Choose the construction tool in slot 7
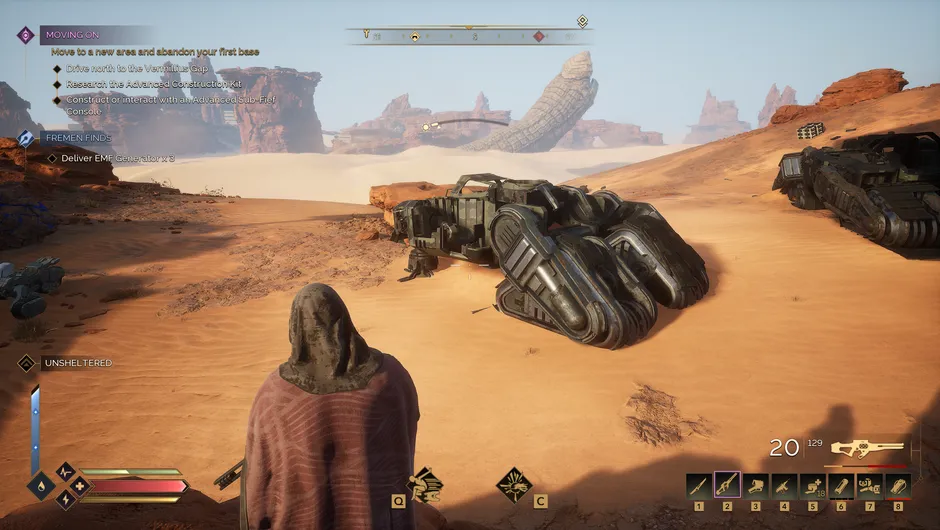Screen dimensions: 940x530 click(870, 486)
